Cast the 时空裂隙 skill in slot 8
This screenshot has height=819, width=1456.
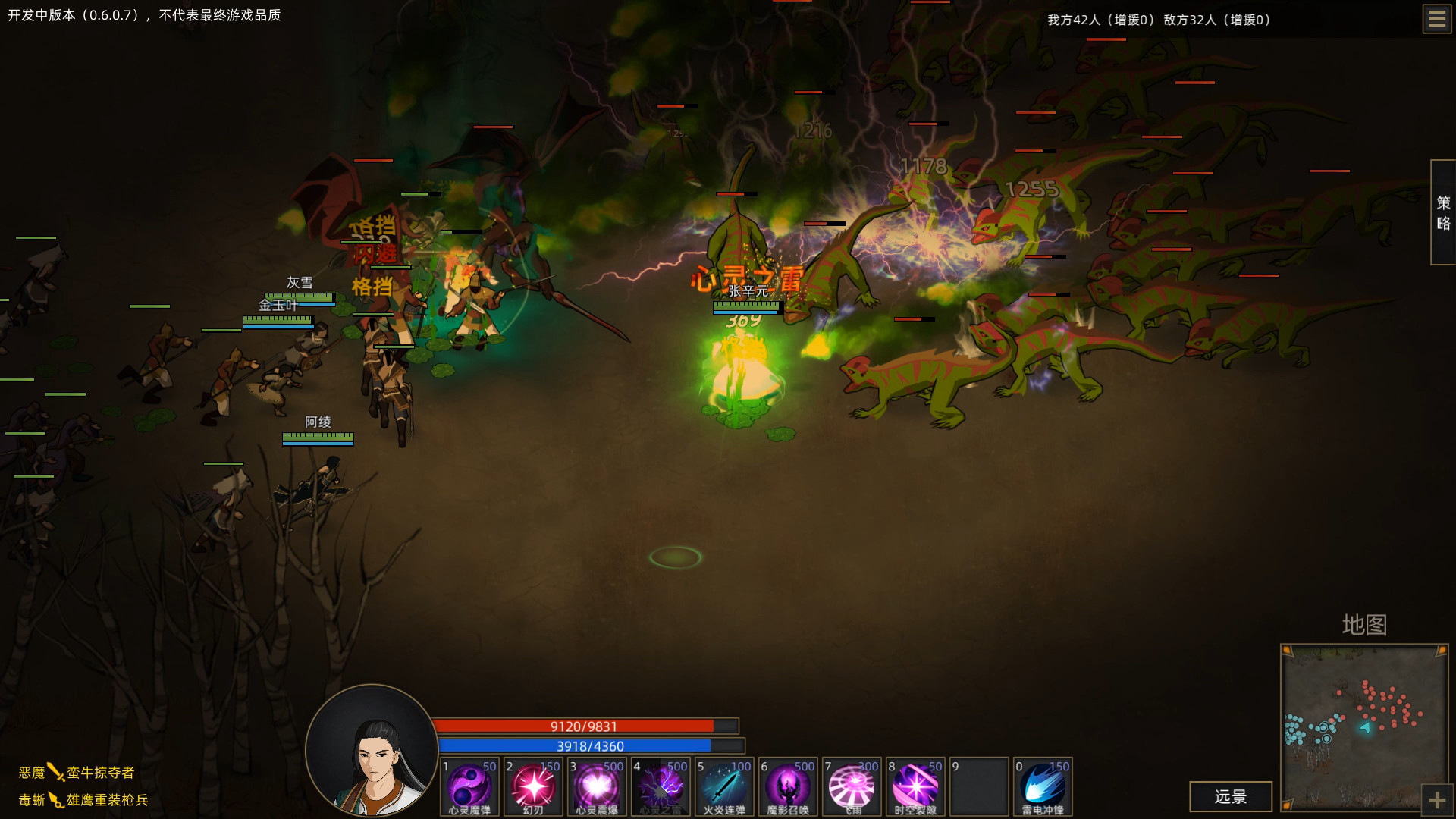tap(915, 787)
